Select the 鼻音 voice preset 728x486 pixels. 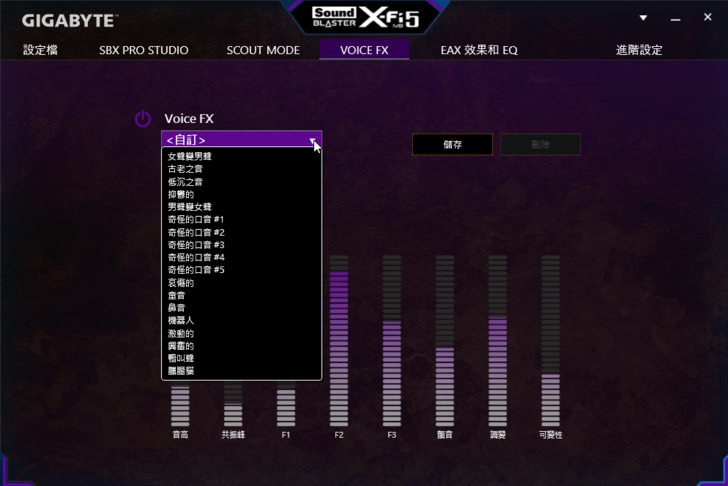click(x=176, y=308)
